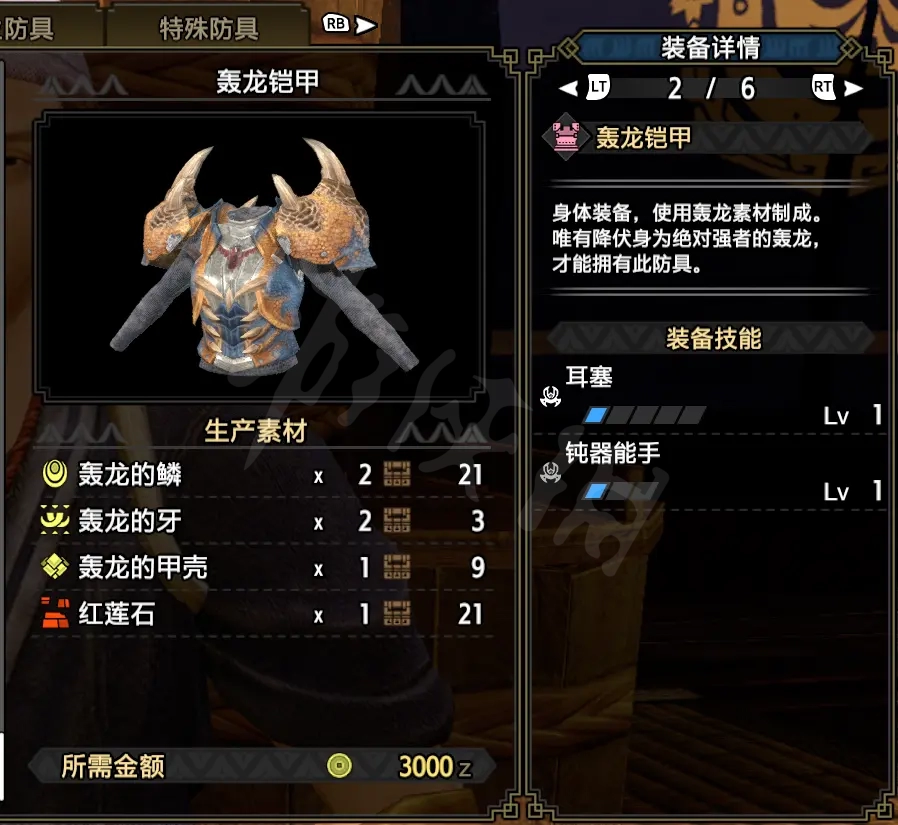This screenshot has height=825, width=898.
Task: Go to the next equipment detail page
Action: pyautogui.click(x=836, y=88)
